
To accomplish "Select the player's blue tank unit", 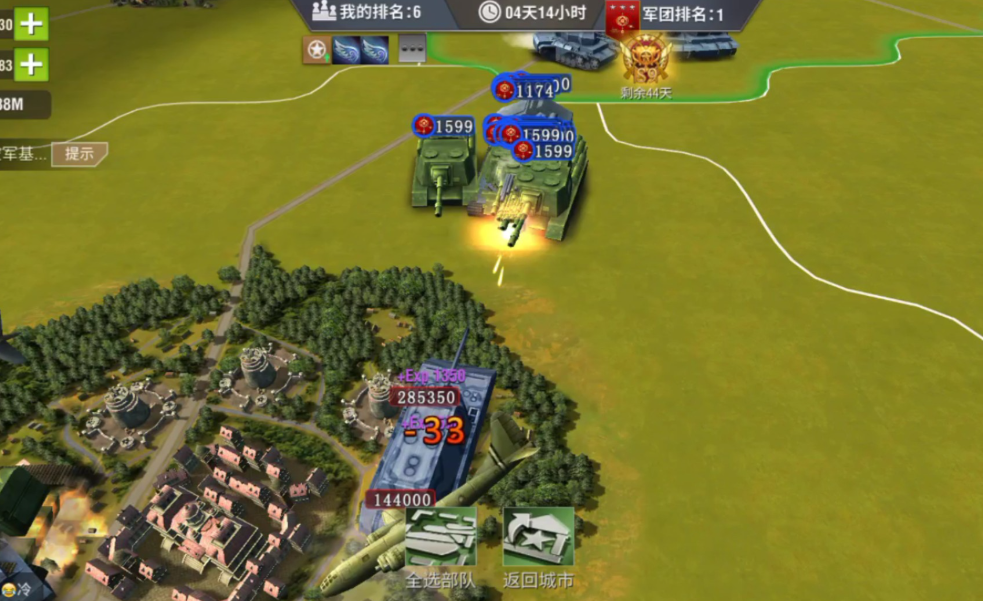I will pyautogui.click(x=435, y=440).
